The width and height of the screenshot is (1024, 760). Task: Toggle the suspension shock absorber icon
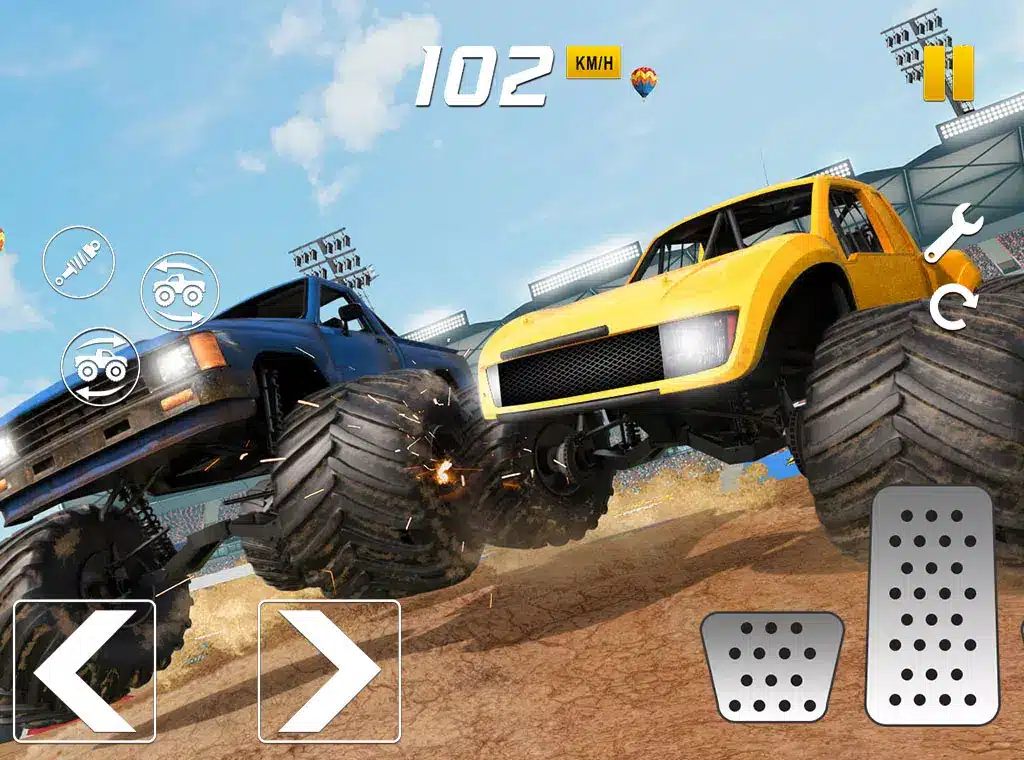[x=78, y=263]
